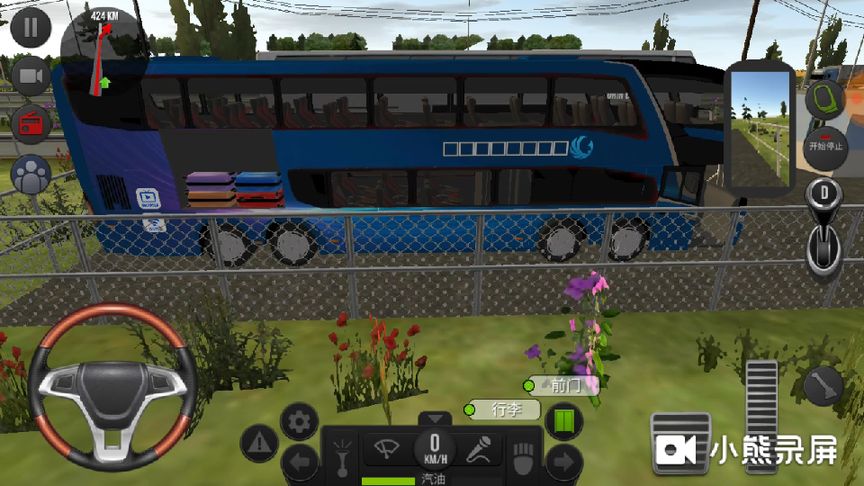Pause the game
Image resolution: width=864 pixels, height=486 pixels.
(x=31, y=27)
